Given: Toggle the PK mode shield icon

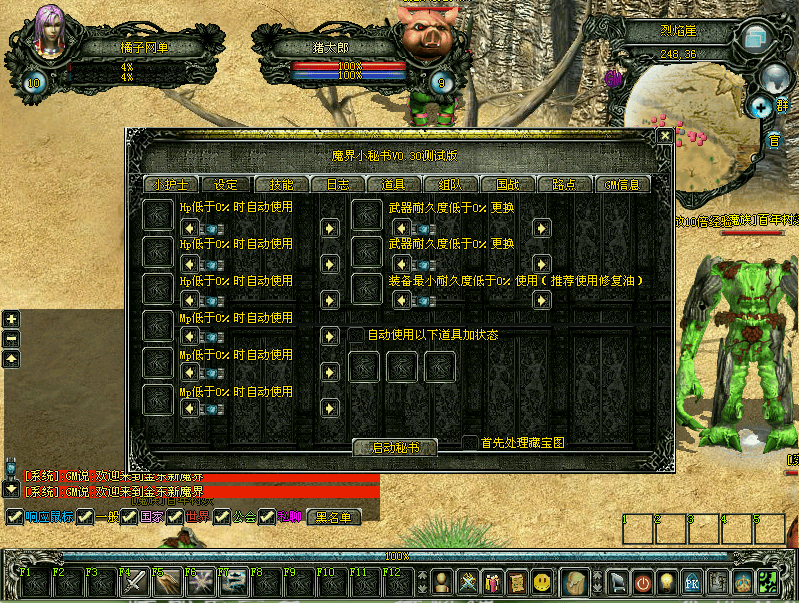Looking at the screenshot, I should point(690,581).
